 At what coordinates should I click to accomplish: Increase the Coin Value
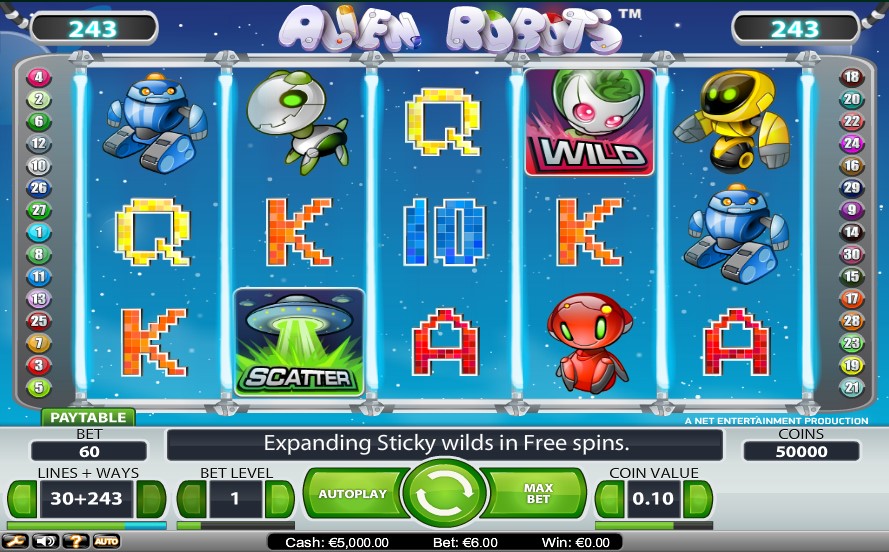697,498
